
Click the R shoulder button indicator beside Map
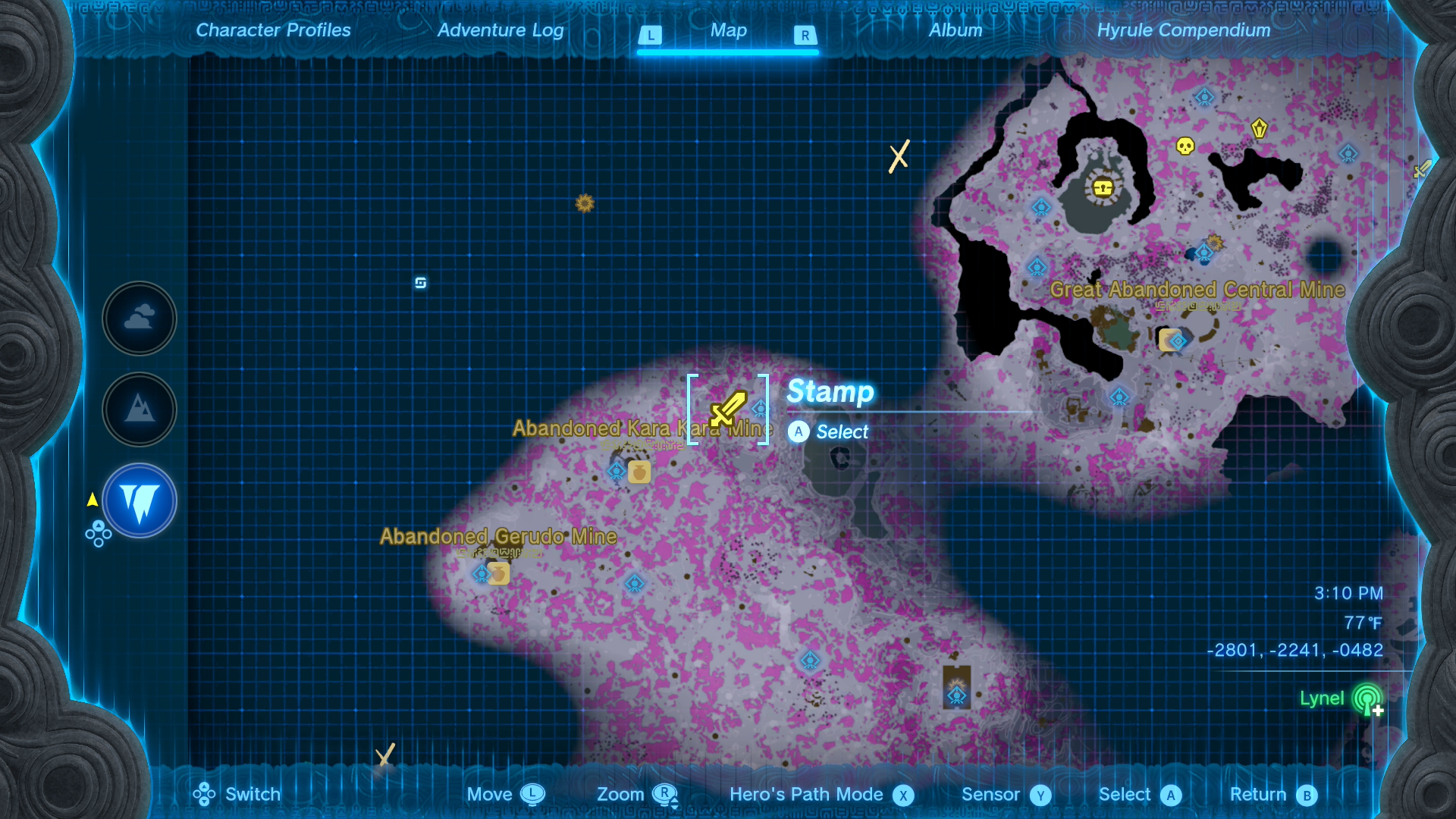[806, 35]
